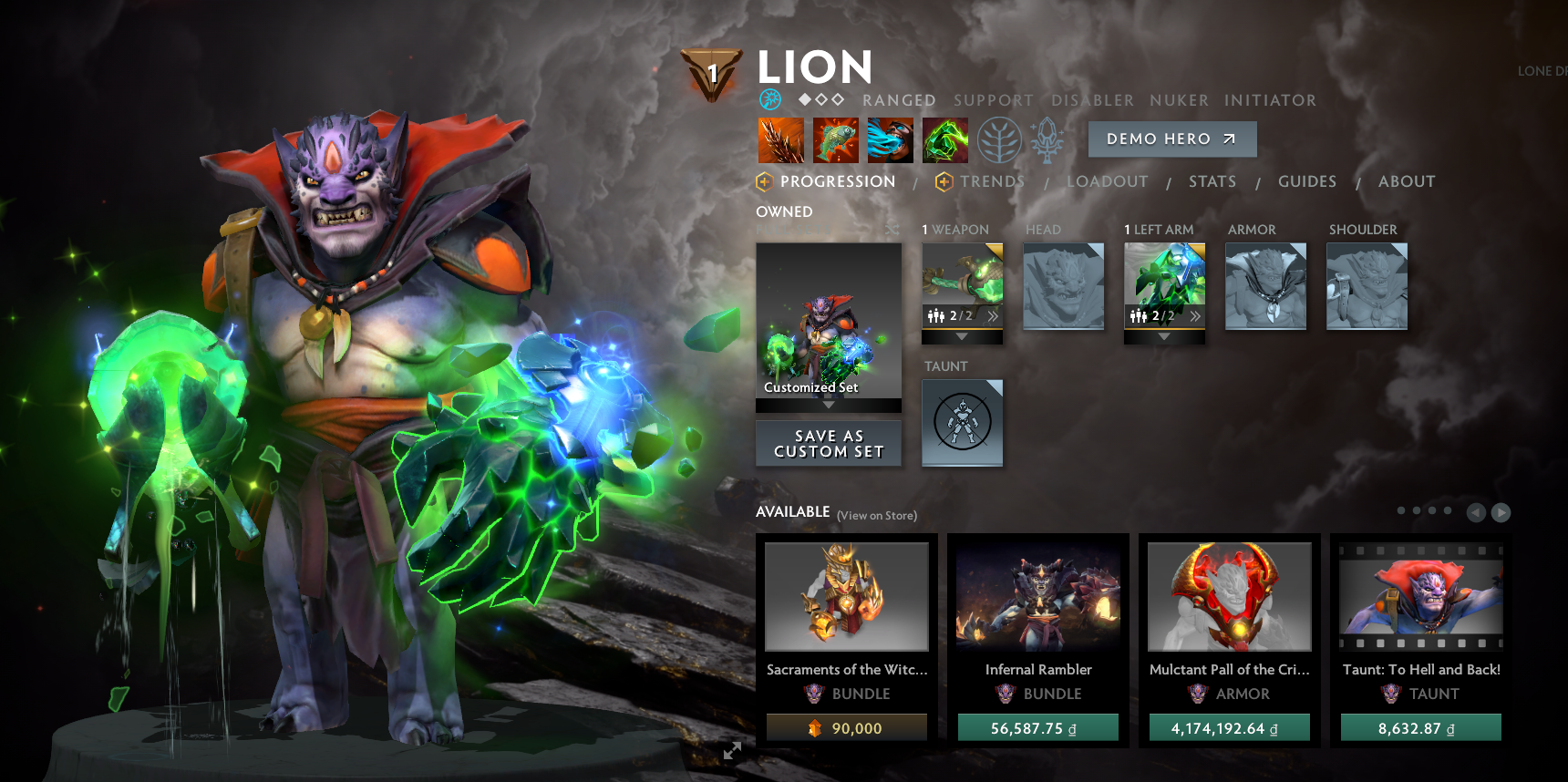Expand the 1 WEAPON slot dropdown arrow
Screen dimensions: 1568x782
[960, 335]
